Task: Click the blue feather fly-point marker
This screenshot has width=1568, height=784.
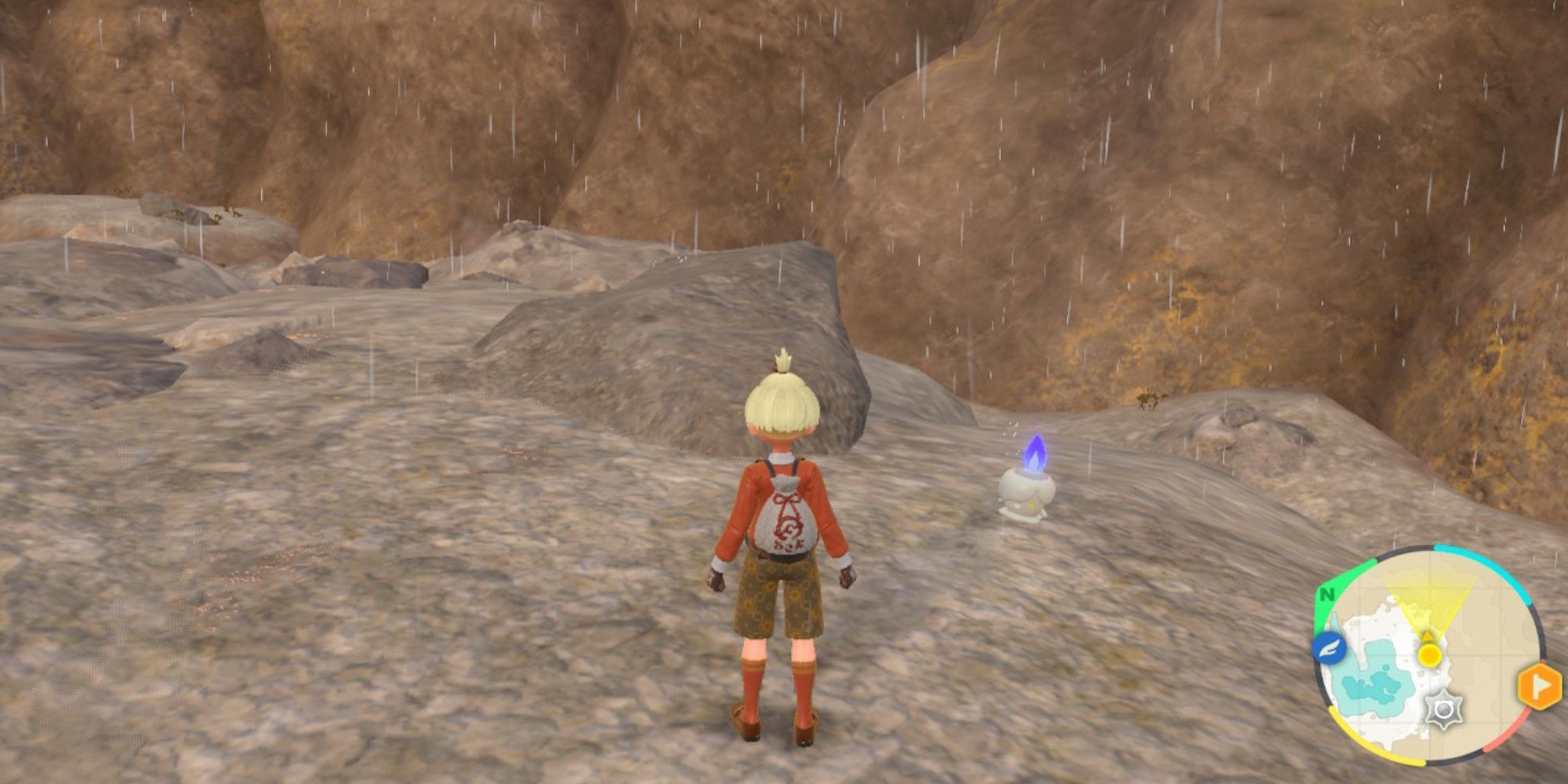Action: (1330, 648)
